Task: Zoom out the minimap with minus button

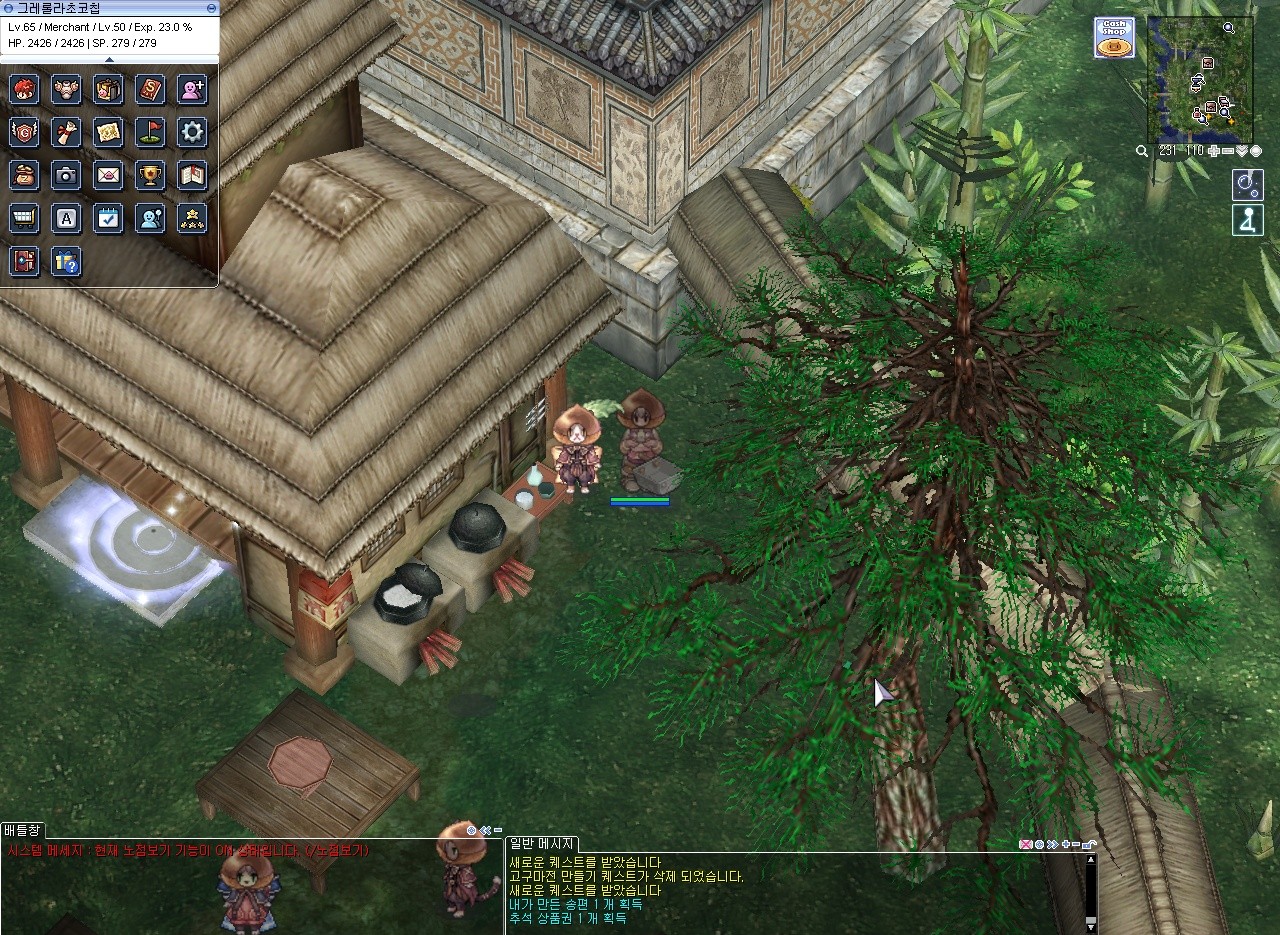Action: click(1227, 151)
